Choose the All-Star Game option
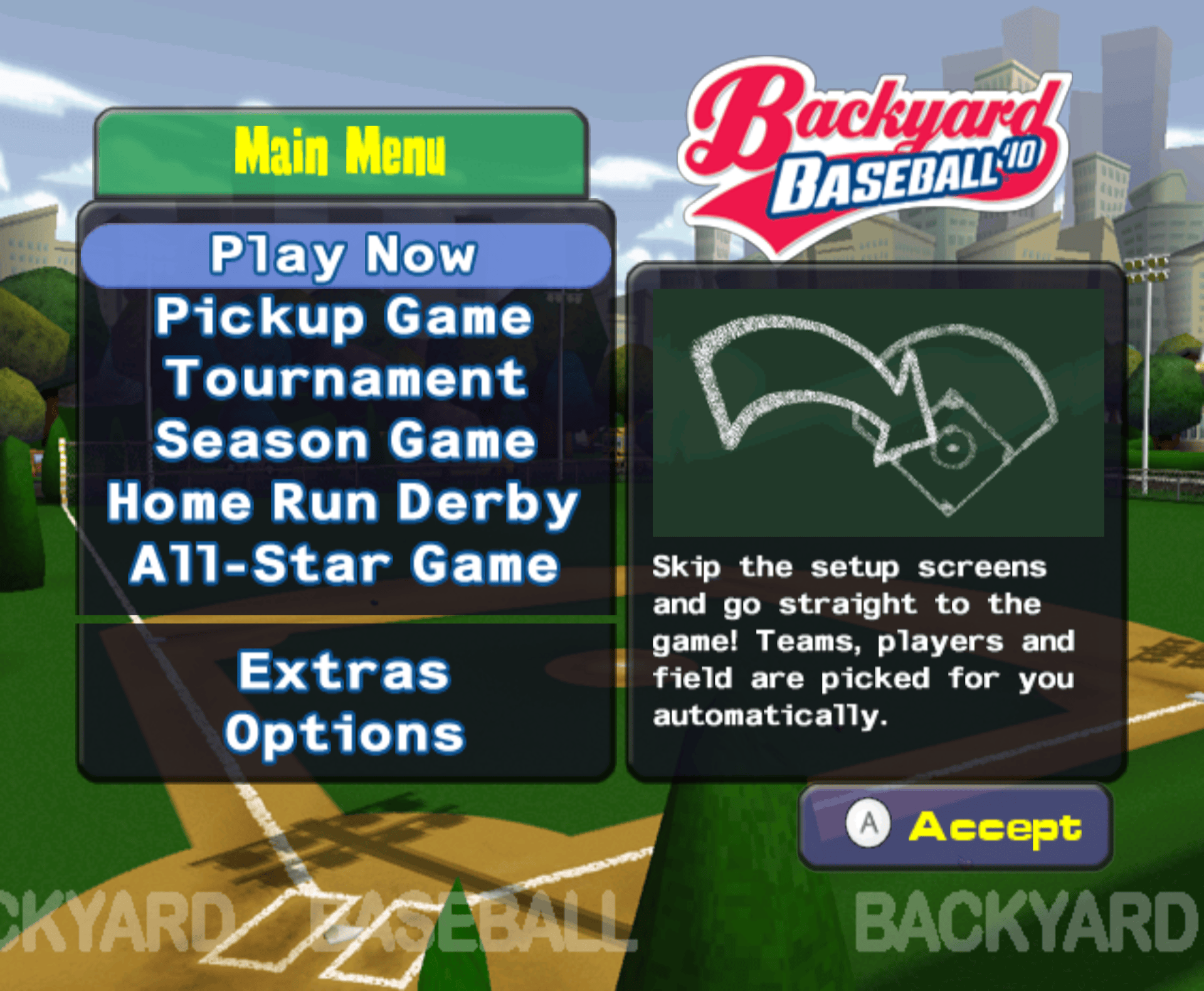The width and height of the screenshot is (1204, 991). (x=344, y=564)
